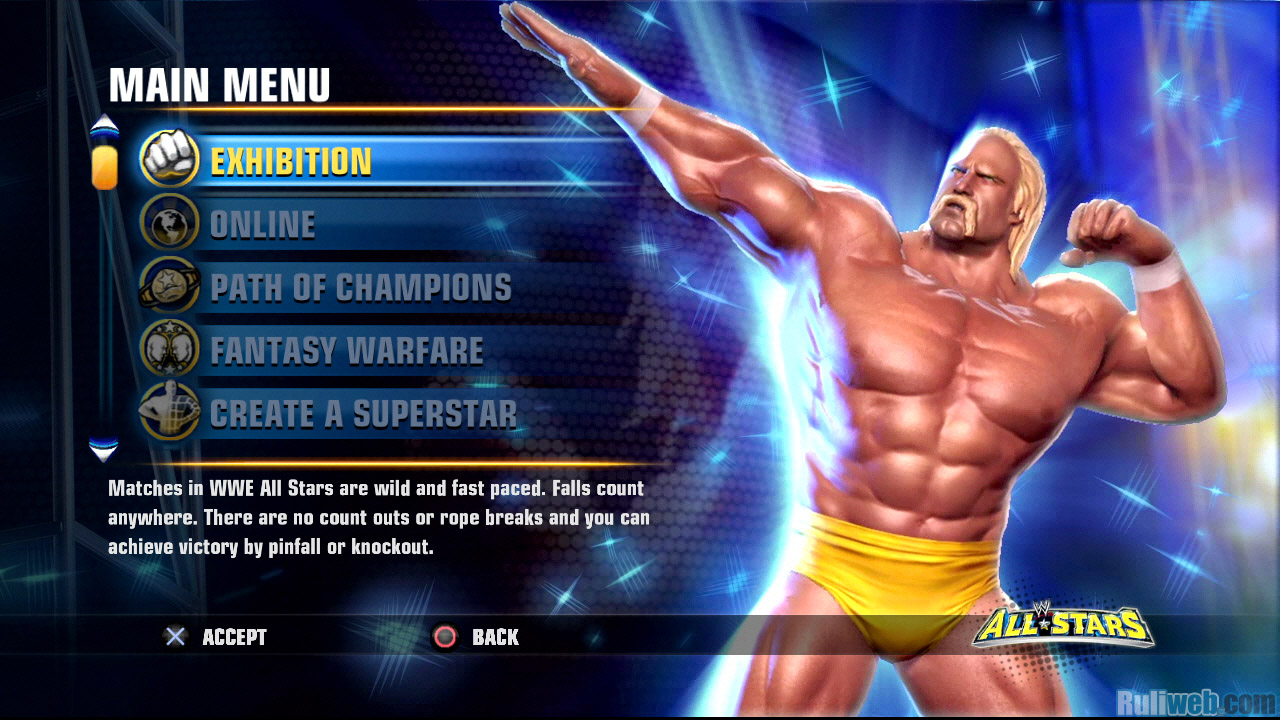Click the fist icon beside Exhibition
This screenshot has height=720, width=1280.
[169, 160]
